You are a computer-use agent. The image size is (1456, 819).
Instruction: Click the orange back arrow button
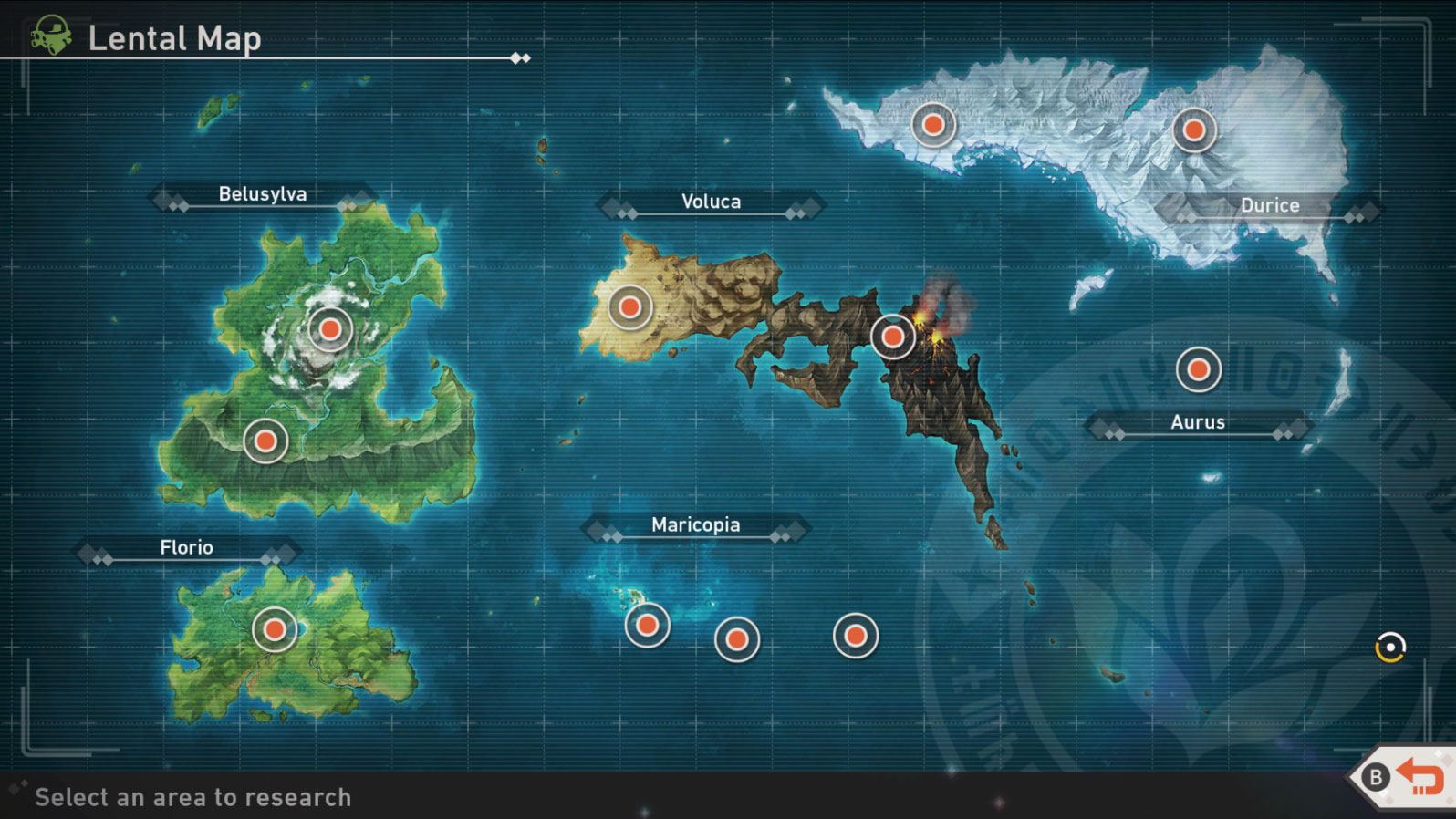pos(1419,777)
